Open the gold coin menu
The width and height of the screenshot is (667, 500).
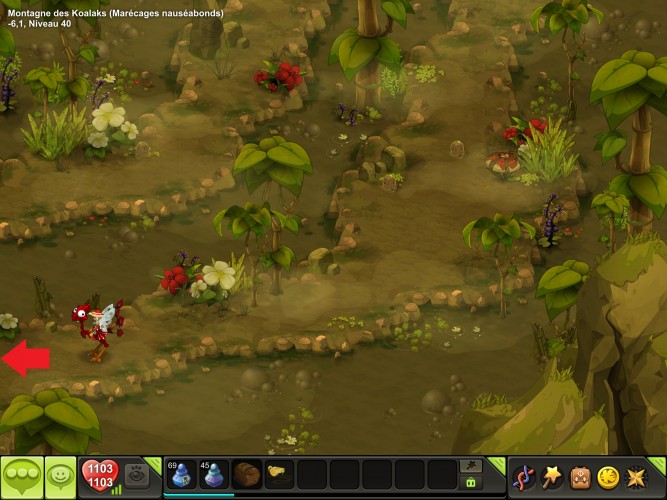click(x=609, y=477)
